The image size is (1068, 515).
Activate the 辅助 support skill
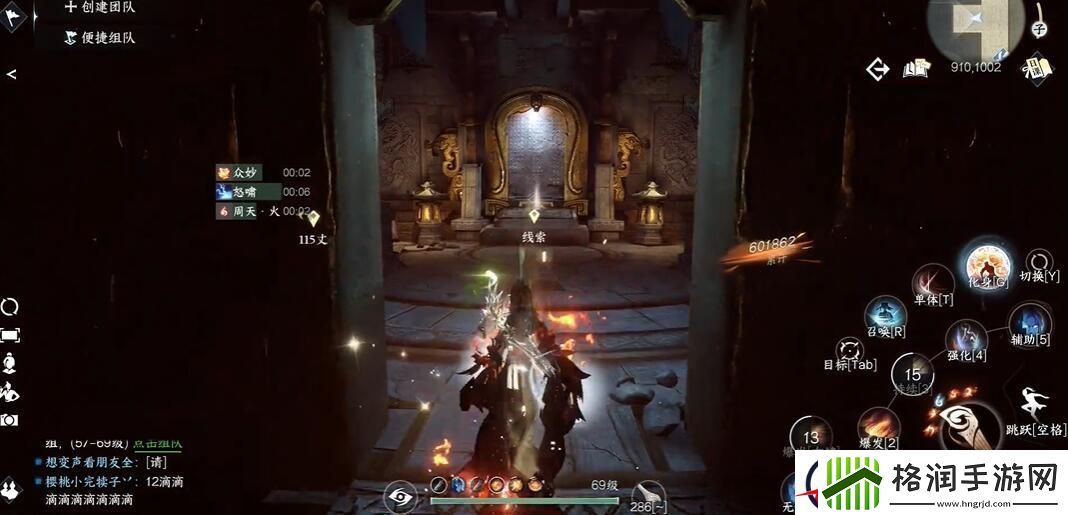click(1029, 324)
